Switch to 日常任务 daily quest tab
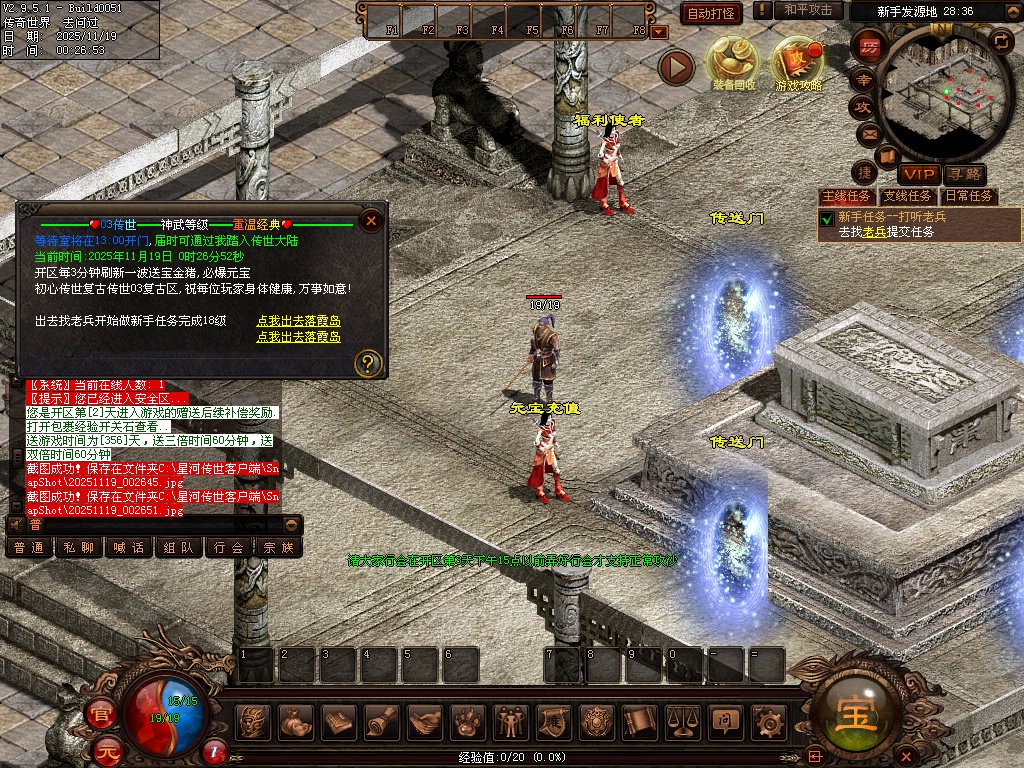Image resolution: width=1024 pixels, height=768 pixels. point(969,197)
